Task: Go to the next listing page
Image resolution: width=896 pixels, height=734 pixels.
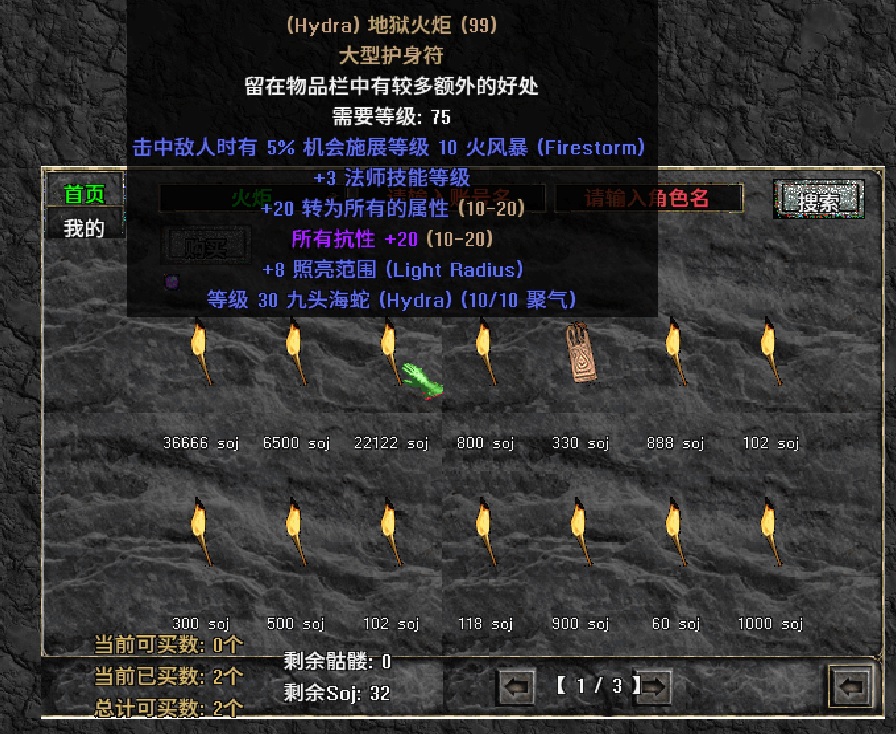Action: coord(654,687)
